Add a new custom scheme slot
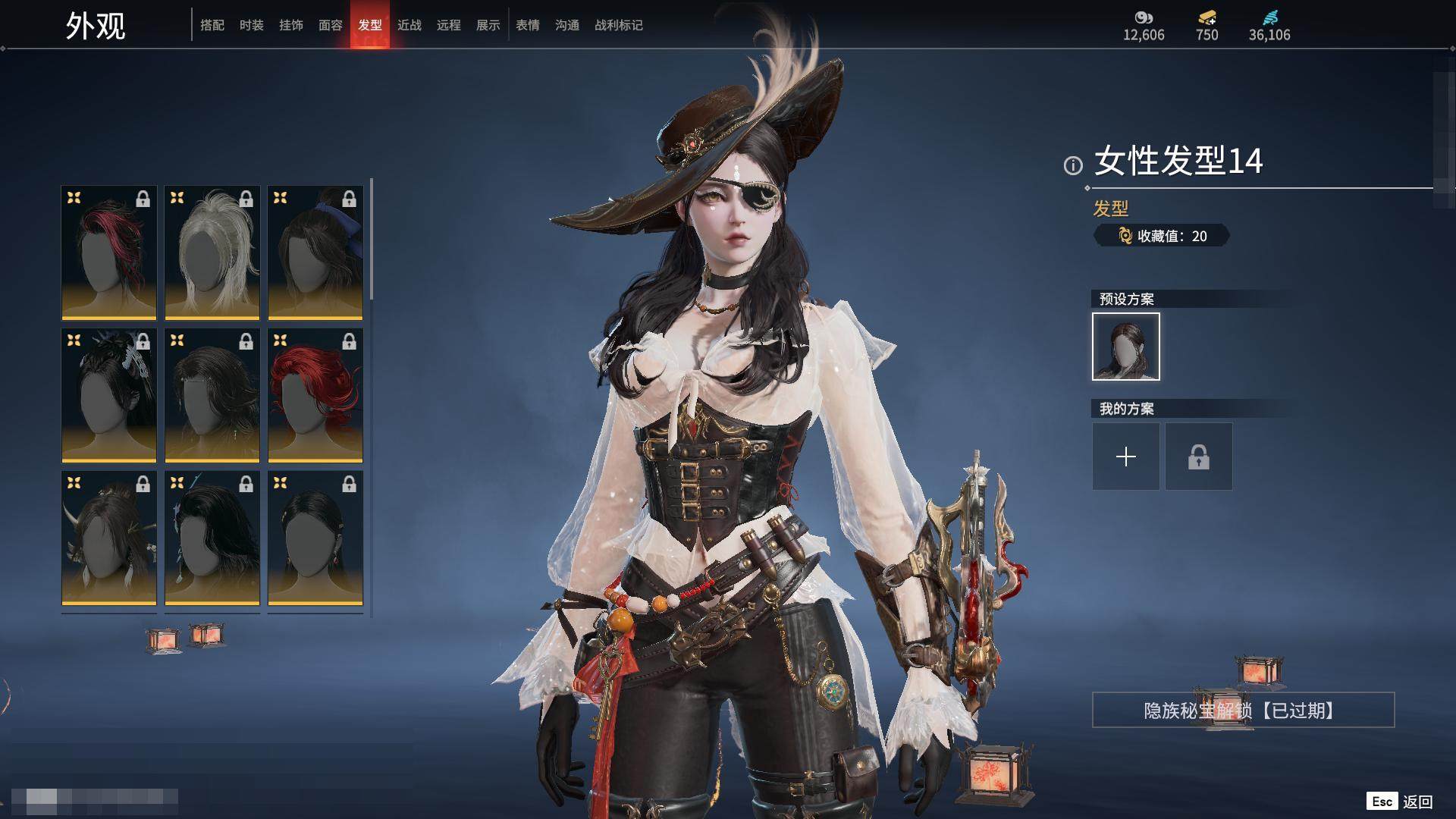 1126,457
